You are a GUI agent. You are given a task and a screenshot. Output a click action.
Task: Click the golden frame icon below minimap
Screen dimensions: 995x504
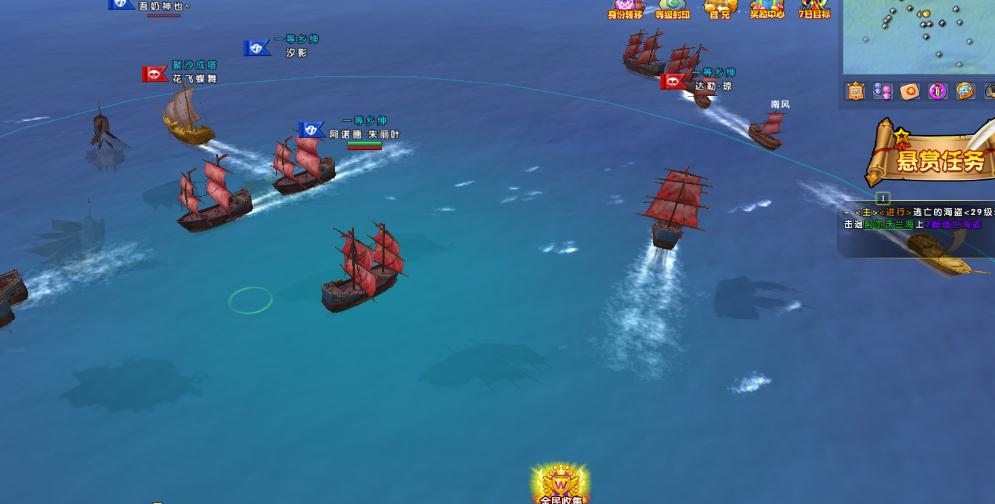point(855,92)
